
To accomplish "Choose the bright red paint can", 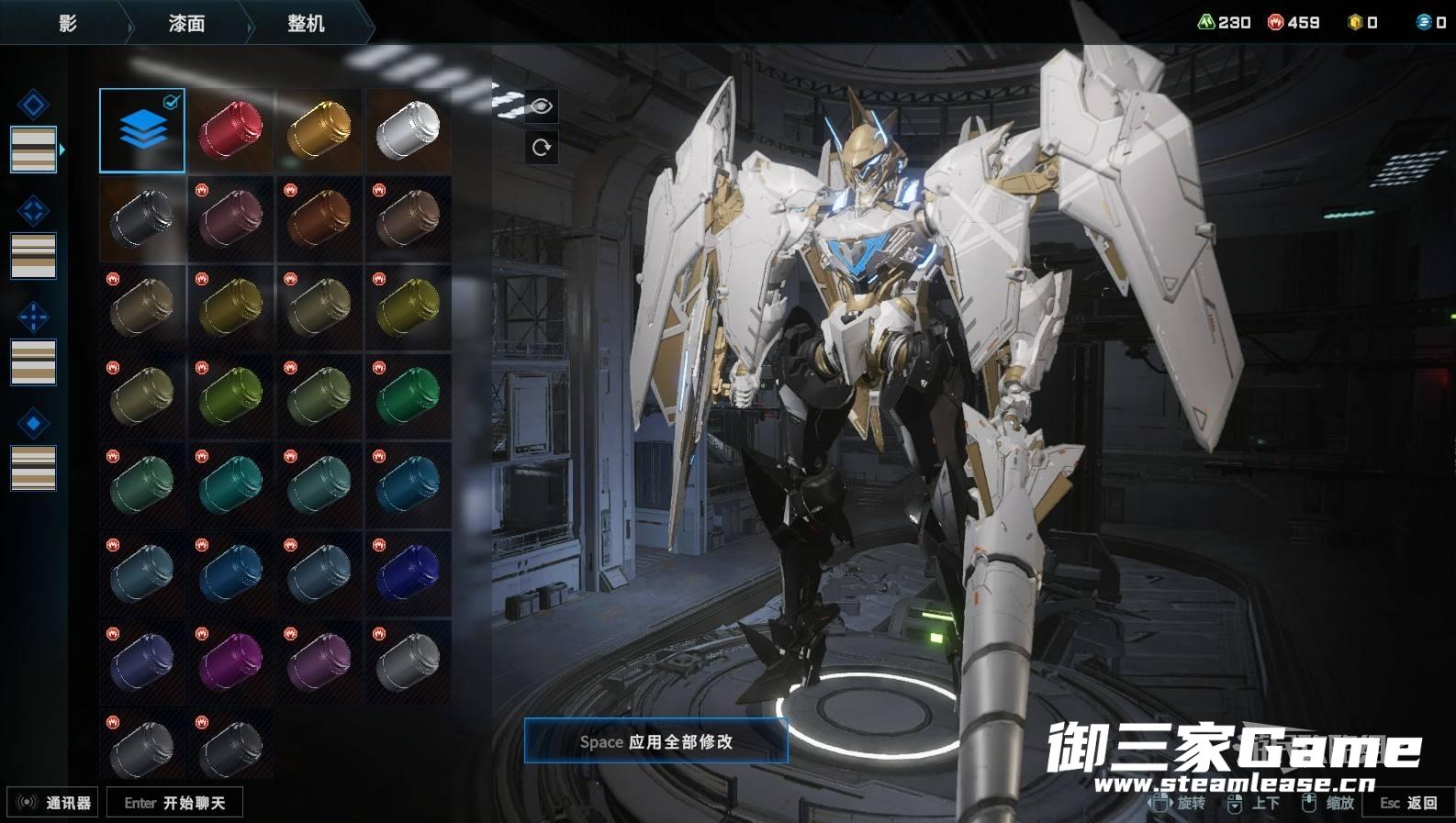I will [230, 130].
